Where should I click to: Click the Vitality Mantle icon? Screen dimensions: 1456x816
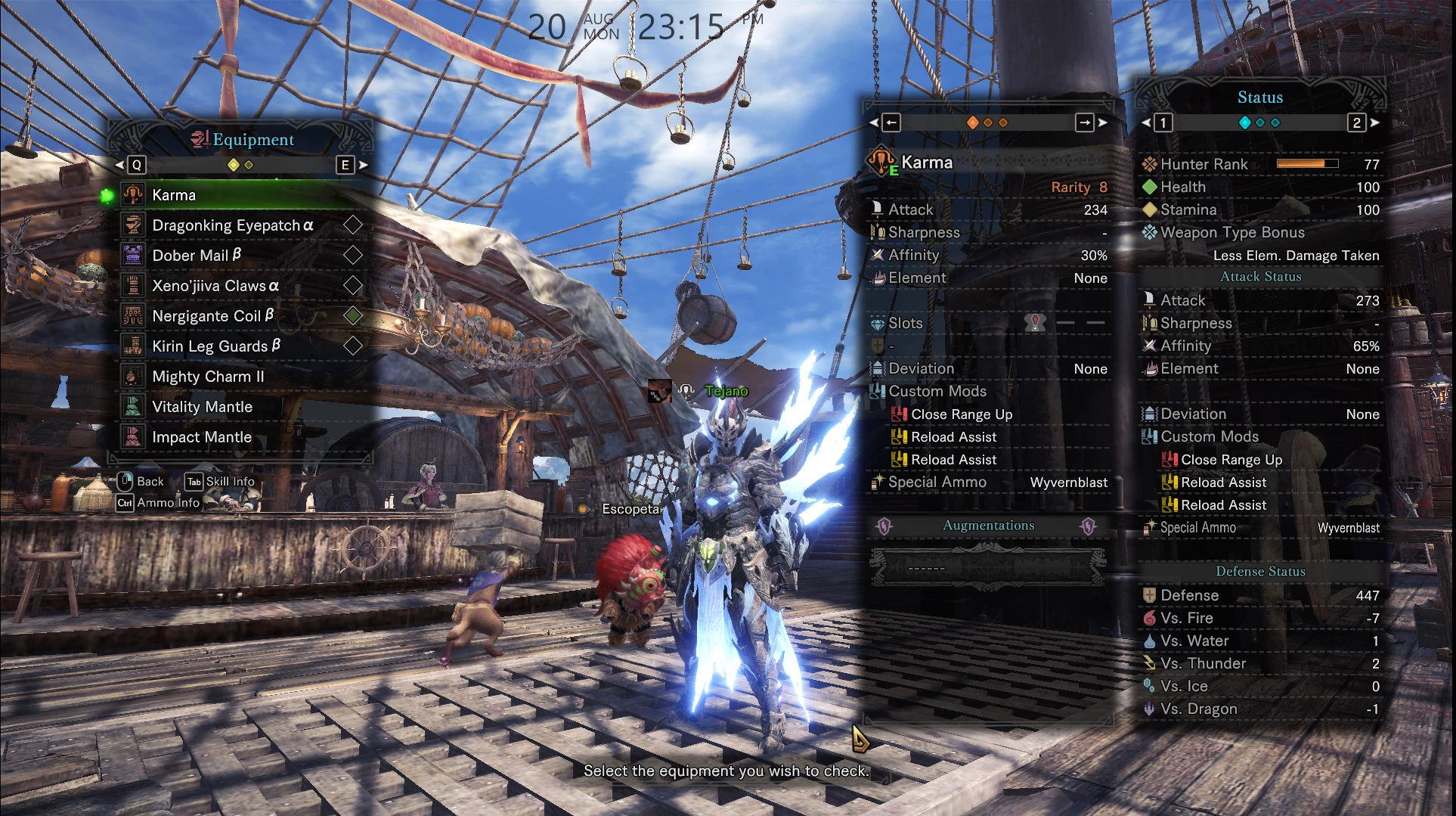click(x=132, y=406)
